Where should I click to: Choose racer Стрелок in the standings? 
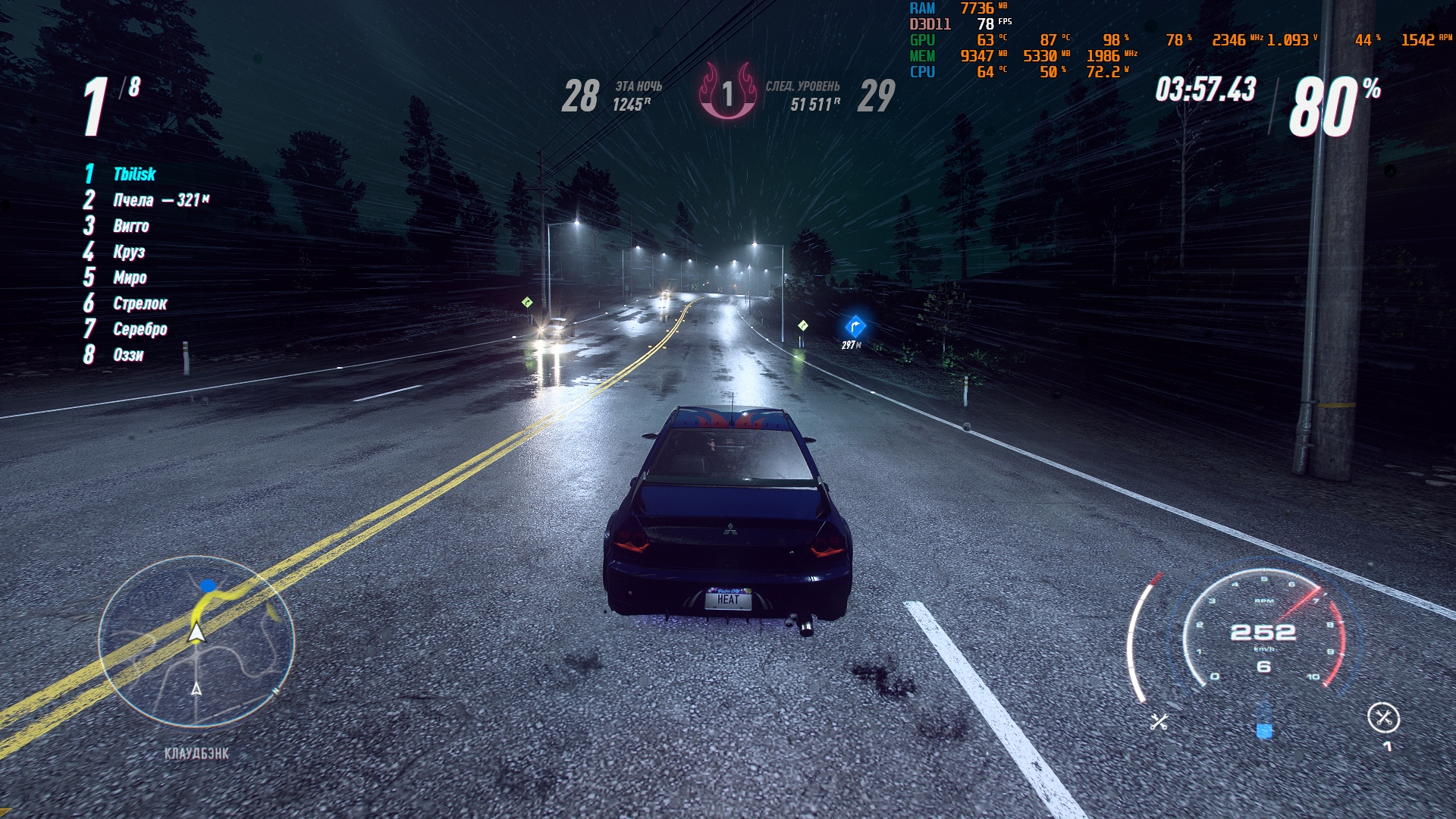[140, 303]
